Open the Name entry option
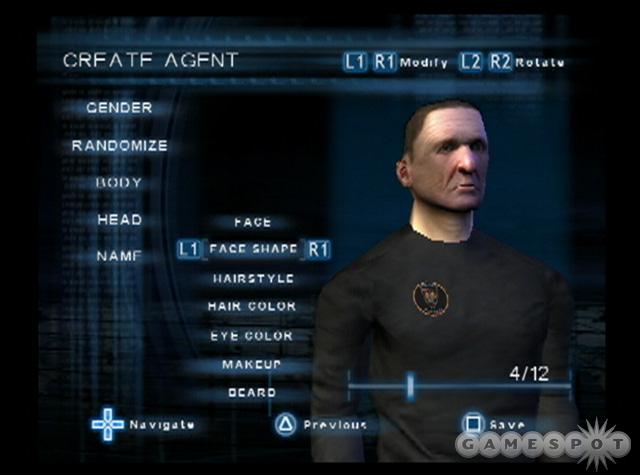The image size is (640, 475). [x=119, y=256]
